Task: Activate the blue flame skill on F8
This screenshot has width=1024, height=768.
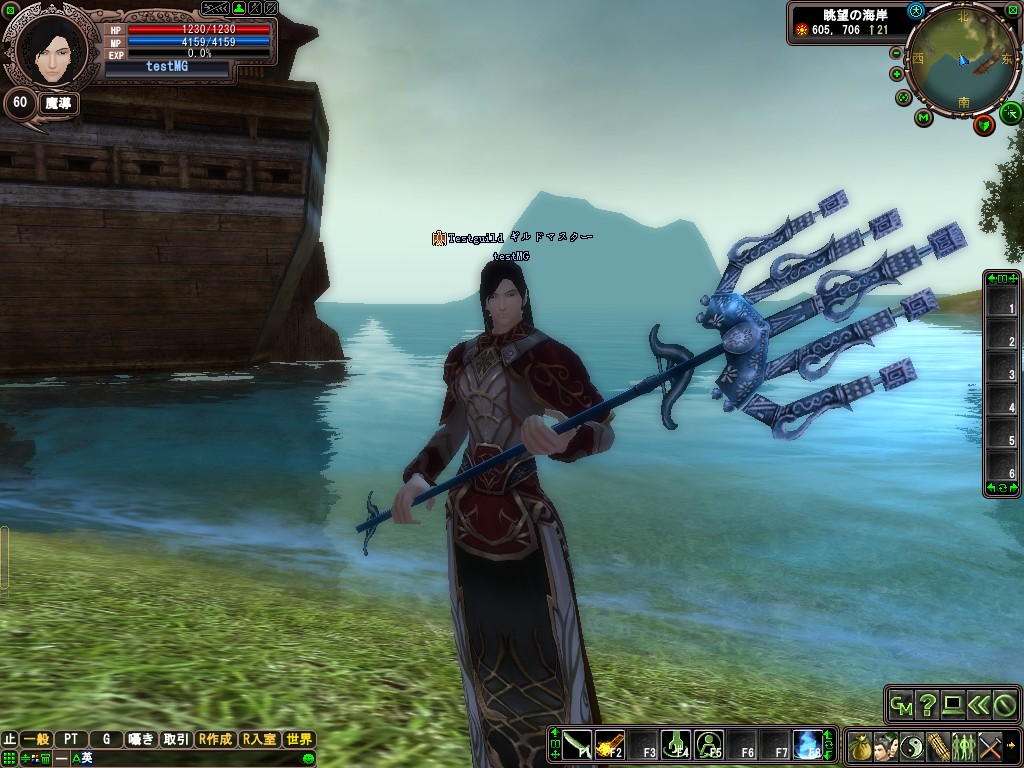Action: [x=807, y=745]
